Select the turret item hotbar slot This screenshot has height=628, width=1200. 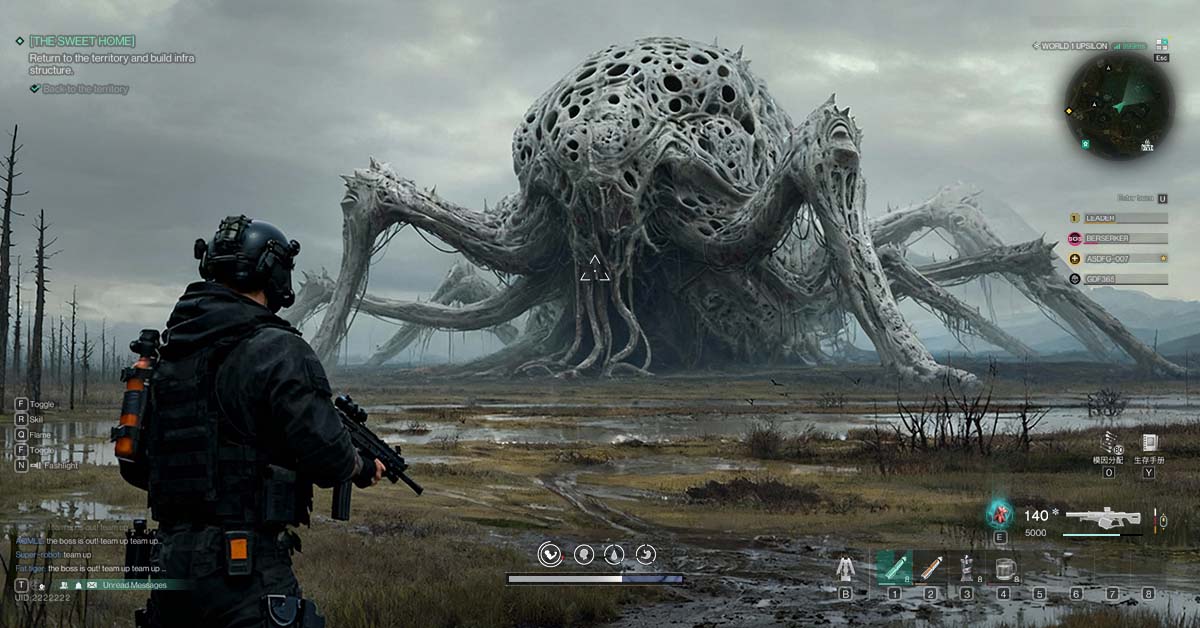966,568
